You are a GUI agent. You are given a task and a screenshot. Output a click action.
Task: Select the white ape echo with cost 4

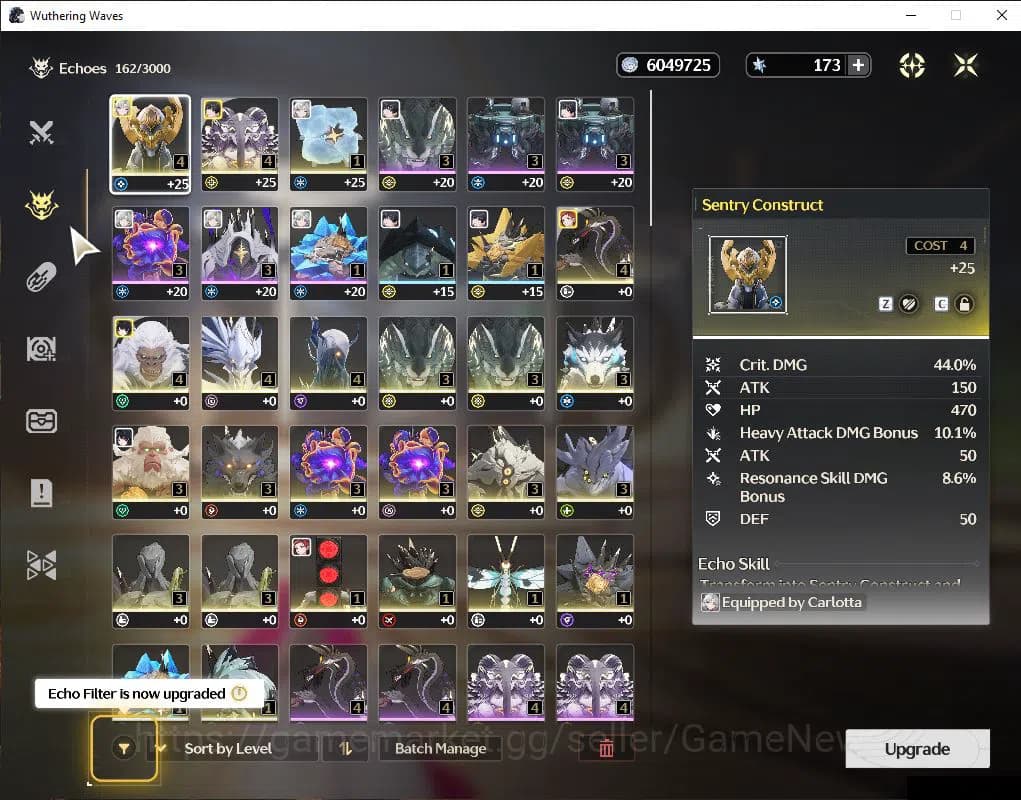150,355
